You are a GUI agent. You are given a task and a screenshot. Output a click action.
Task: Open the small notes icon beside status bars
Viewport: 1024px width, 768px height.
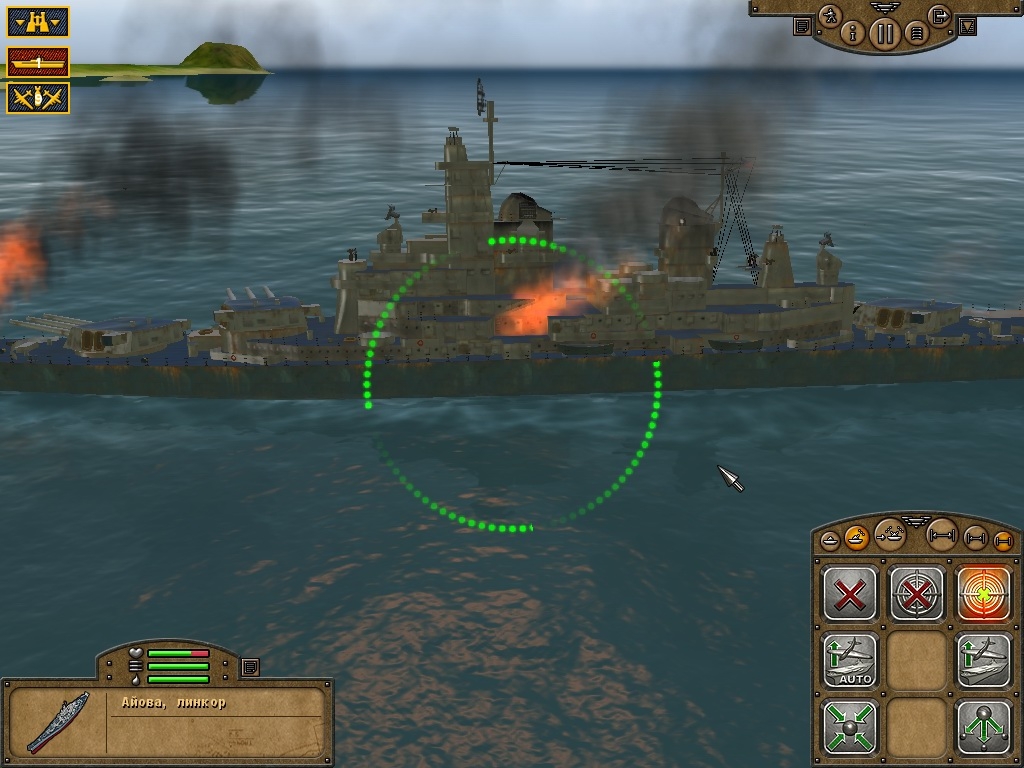tap(250, 666)
